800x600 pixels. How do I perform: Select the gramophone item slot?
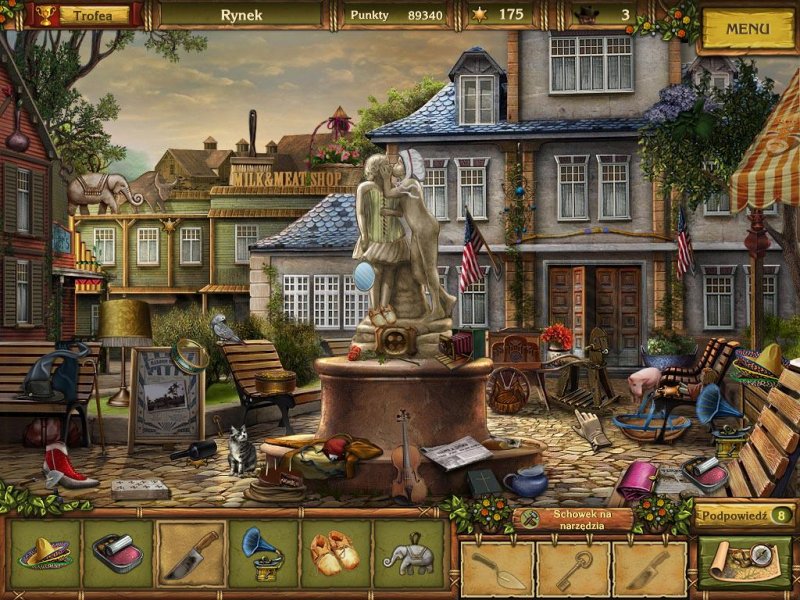click(x=263, y=553)
